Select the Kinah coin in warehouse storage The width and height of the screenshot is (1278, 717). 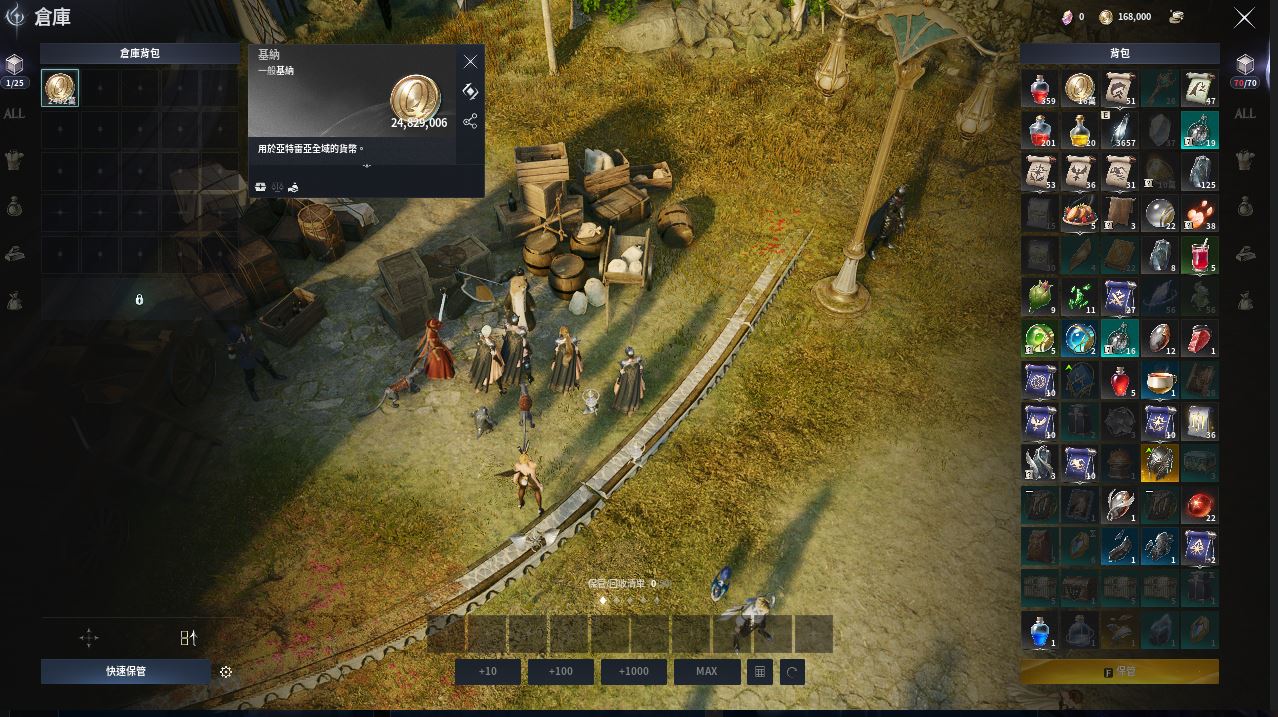coord(60,88)
